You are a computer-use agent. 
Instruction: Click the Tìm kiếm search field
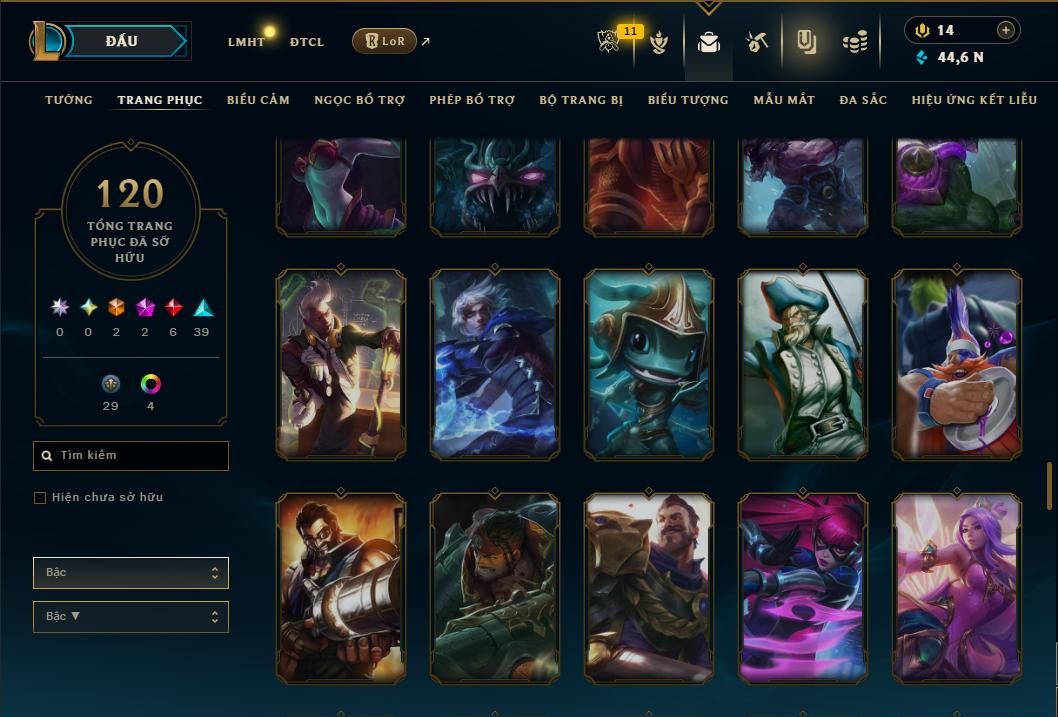(x=131, y=456)
